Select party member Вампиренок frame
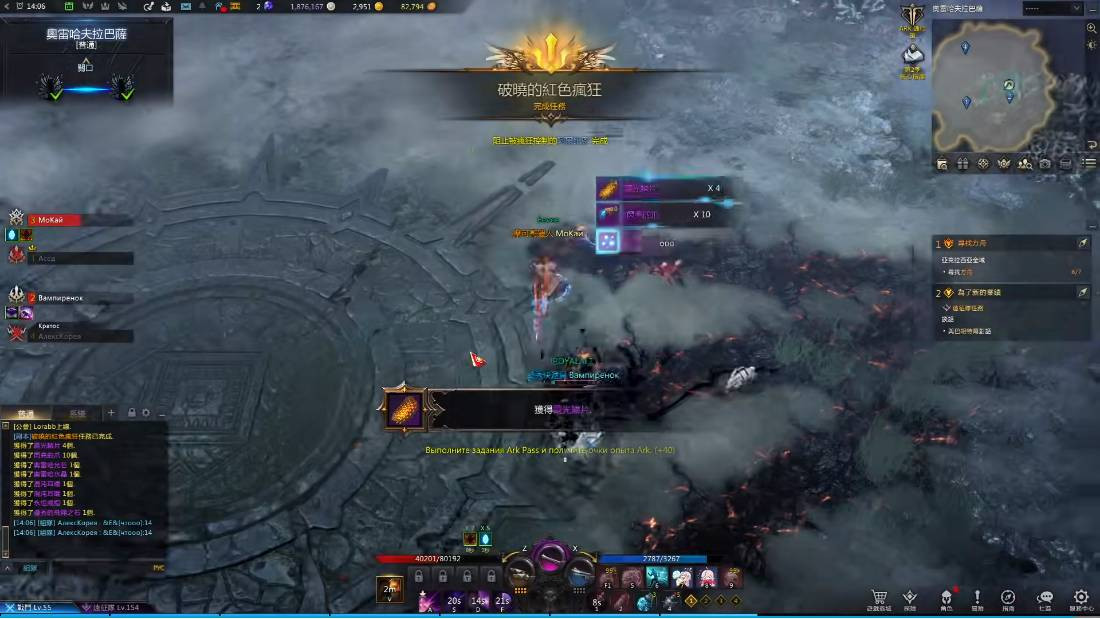1100x619 pixels. pos(68,298)
